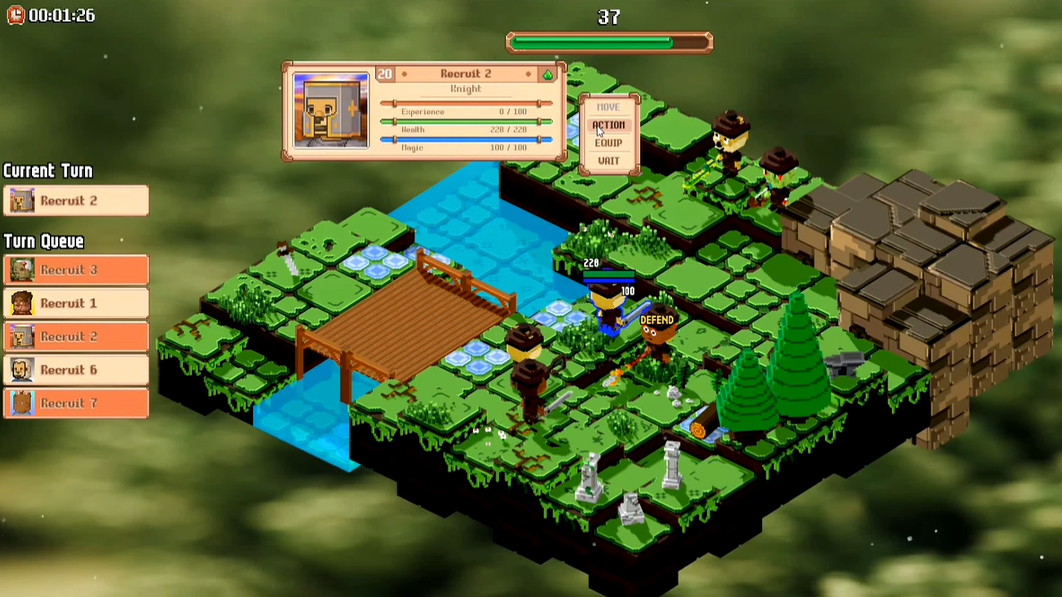The width and height of the screenshot is (1062, 597).
Task: Pick Recruit 1 from the Turn Queue
Action: [x=76, y=303]
